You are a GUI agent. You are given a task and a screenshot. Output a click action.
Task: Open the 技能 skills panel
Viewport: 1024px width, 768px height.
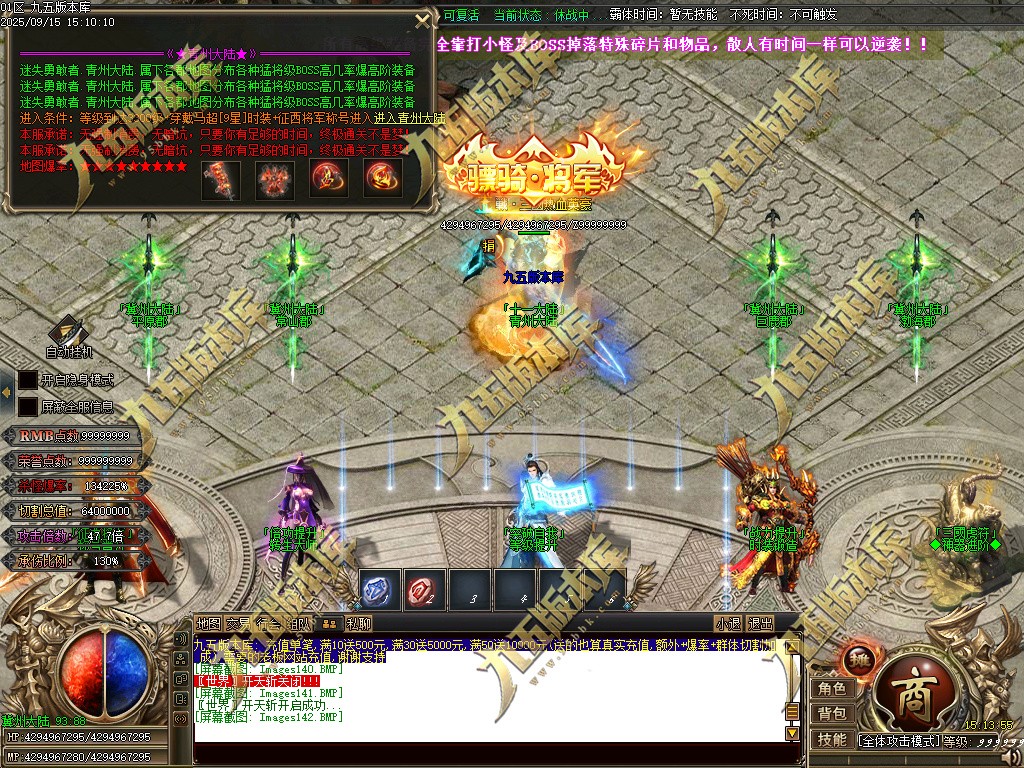(x=832, y=739)
